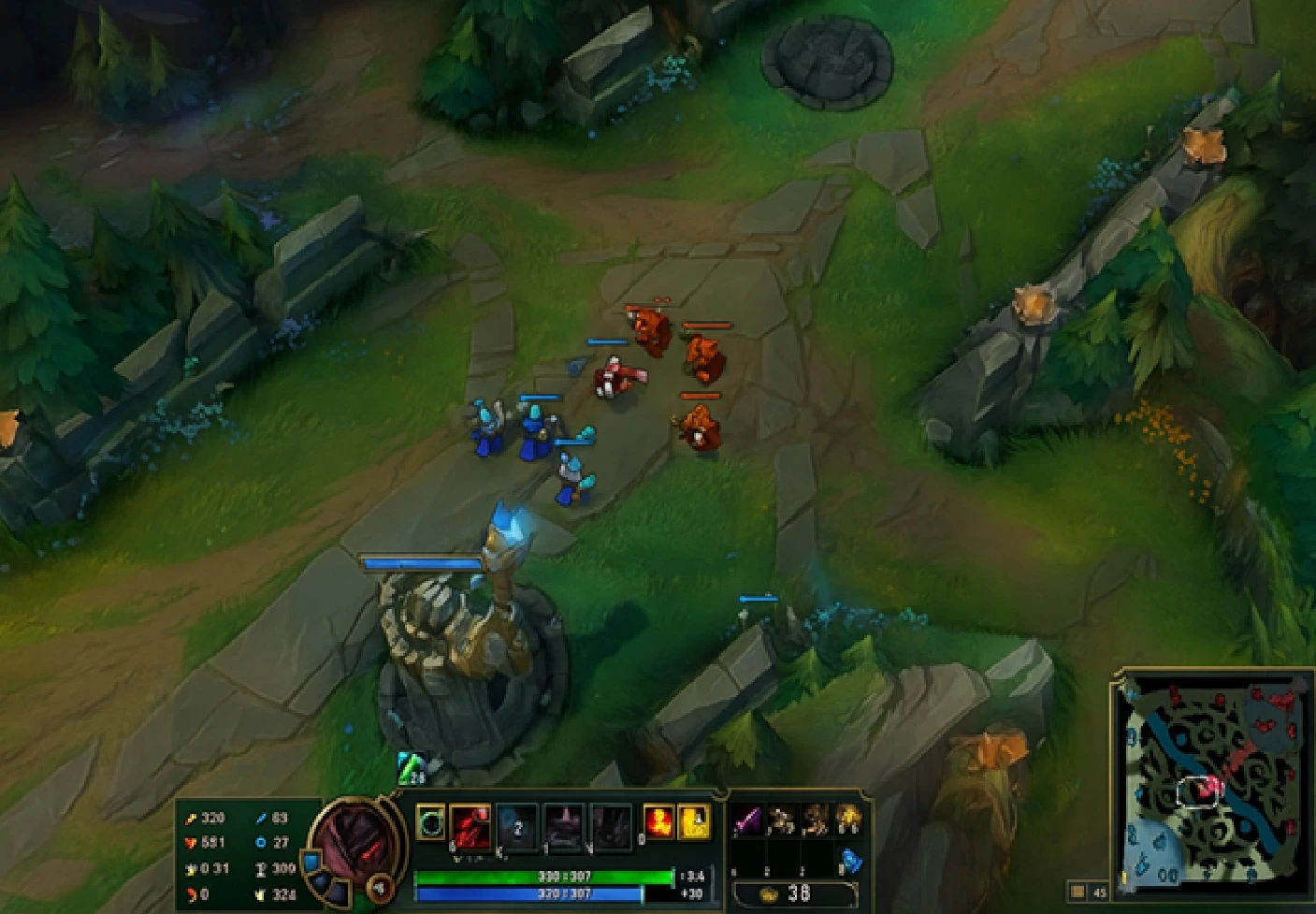Select the champion's Q ability icon

470,828
